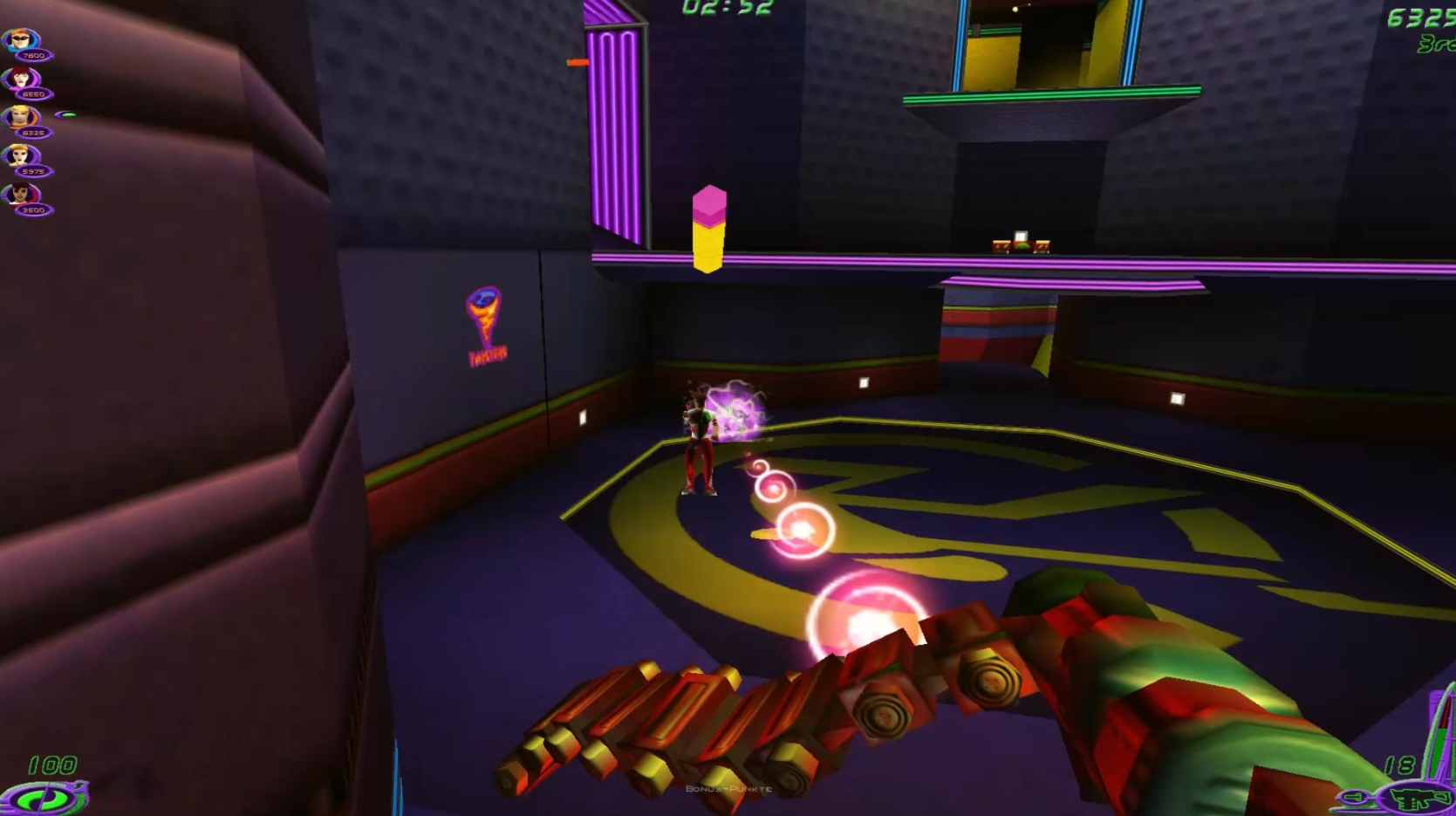Toggle the orange indicator bar near the purple doorway
Viewport: 1456px width, 816px height.
pos(577,63)
